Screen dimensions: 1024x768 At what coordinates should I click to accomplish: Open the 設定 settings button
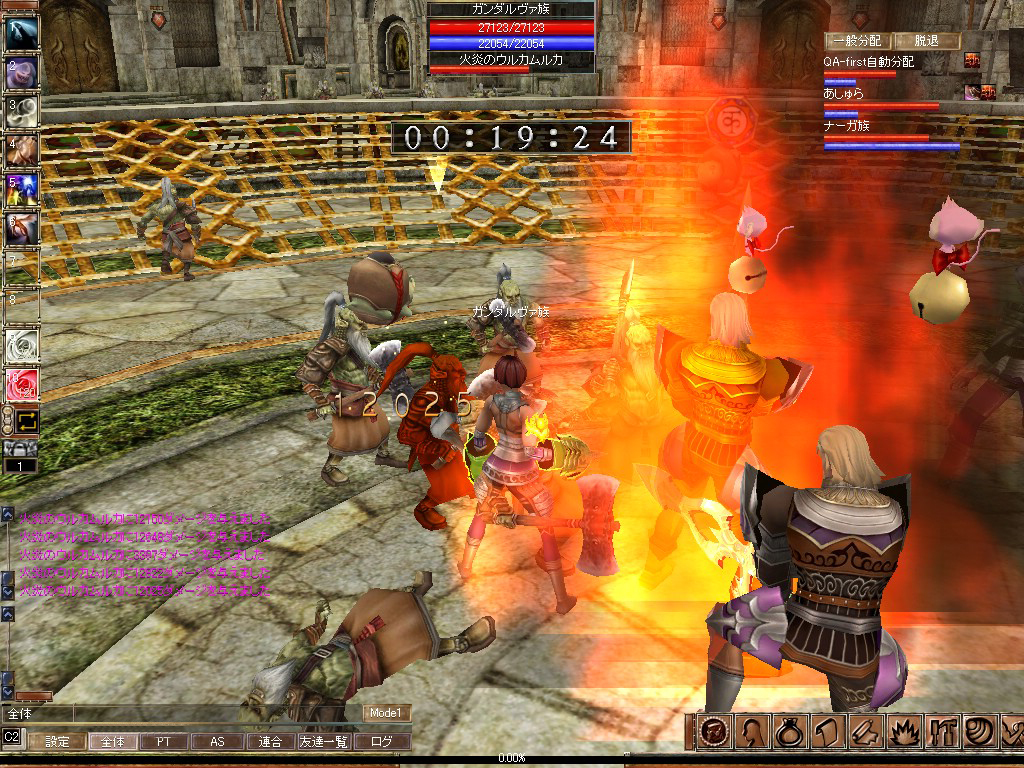[57, 742]
